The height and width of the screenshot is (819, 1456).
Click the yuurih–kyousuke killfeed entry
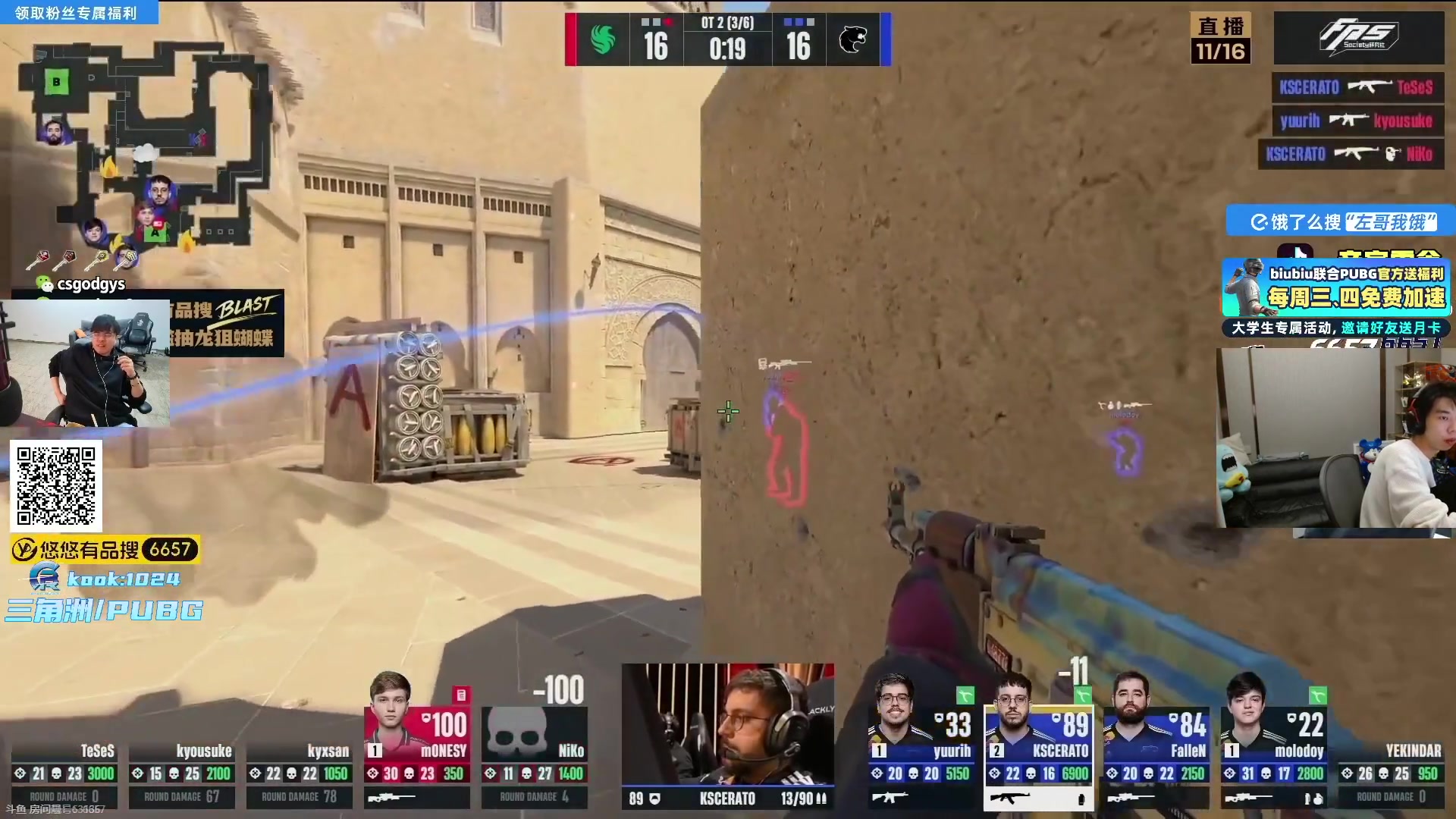tap(1357, 121)
